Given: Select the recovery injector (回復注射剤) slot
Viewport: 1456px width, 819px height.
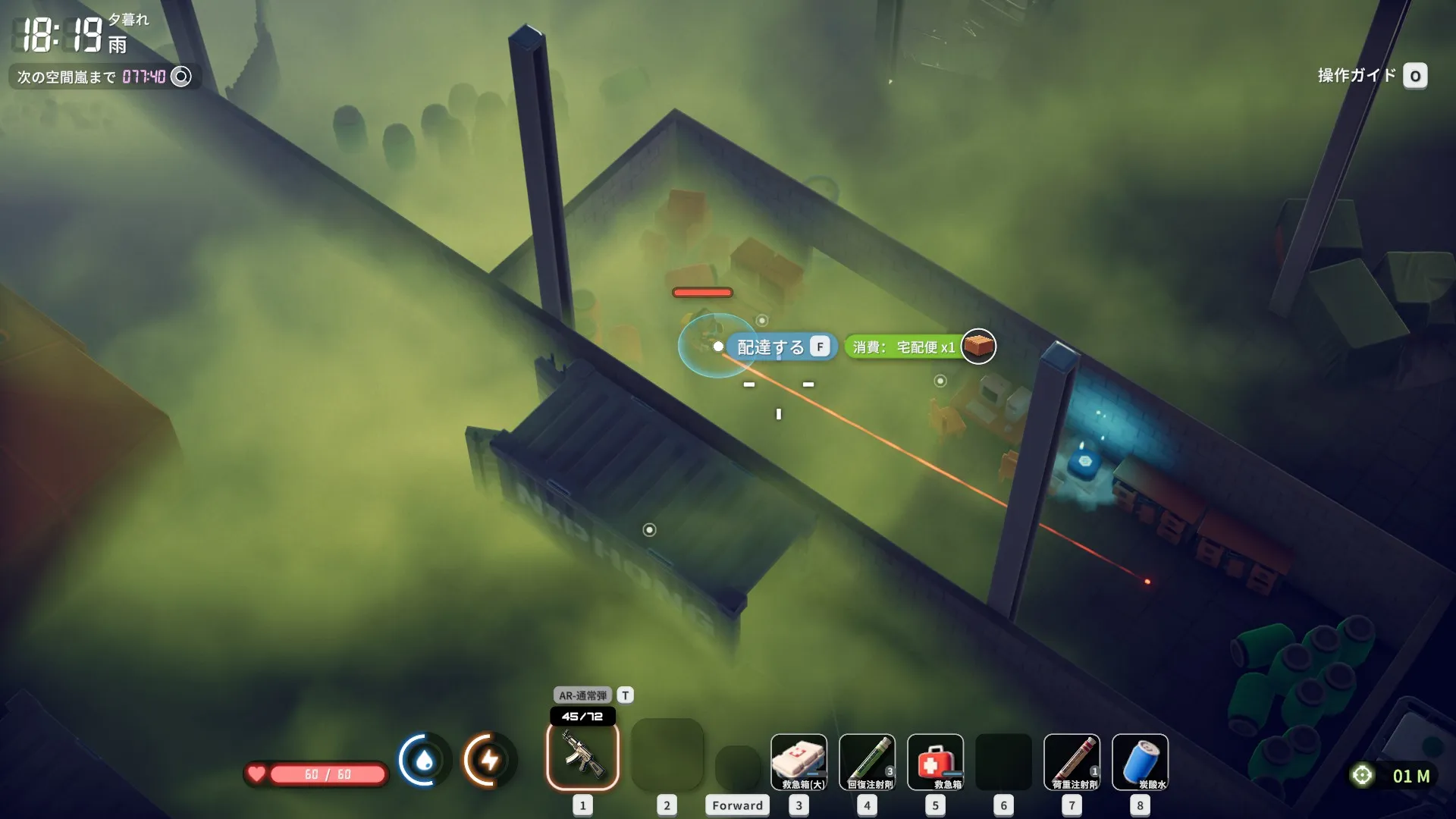Looking at the screenshot, I should pos(867,761).
